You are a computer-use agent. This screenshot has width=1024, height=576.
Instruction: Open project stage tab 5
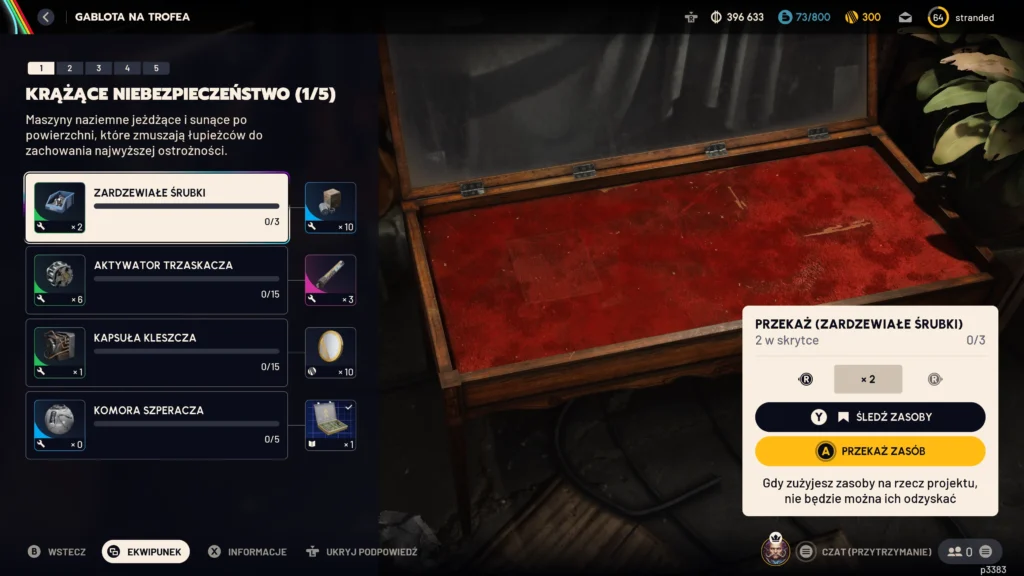tap(156, 68)
